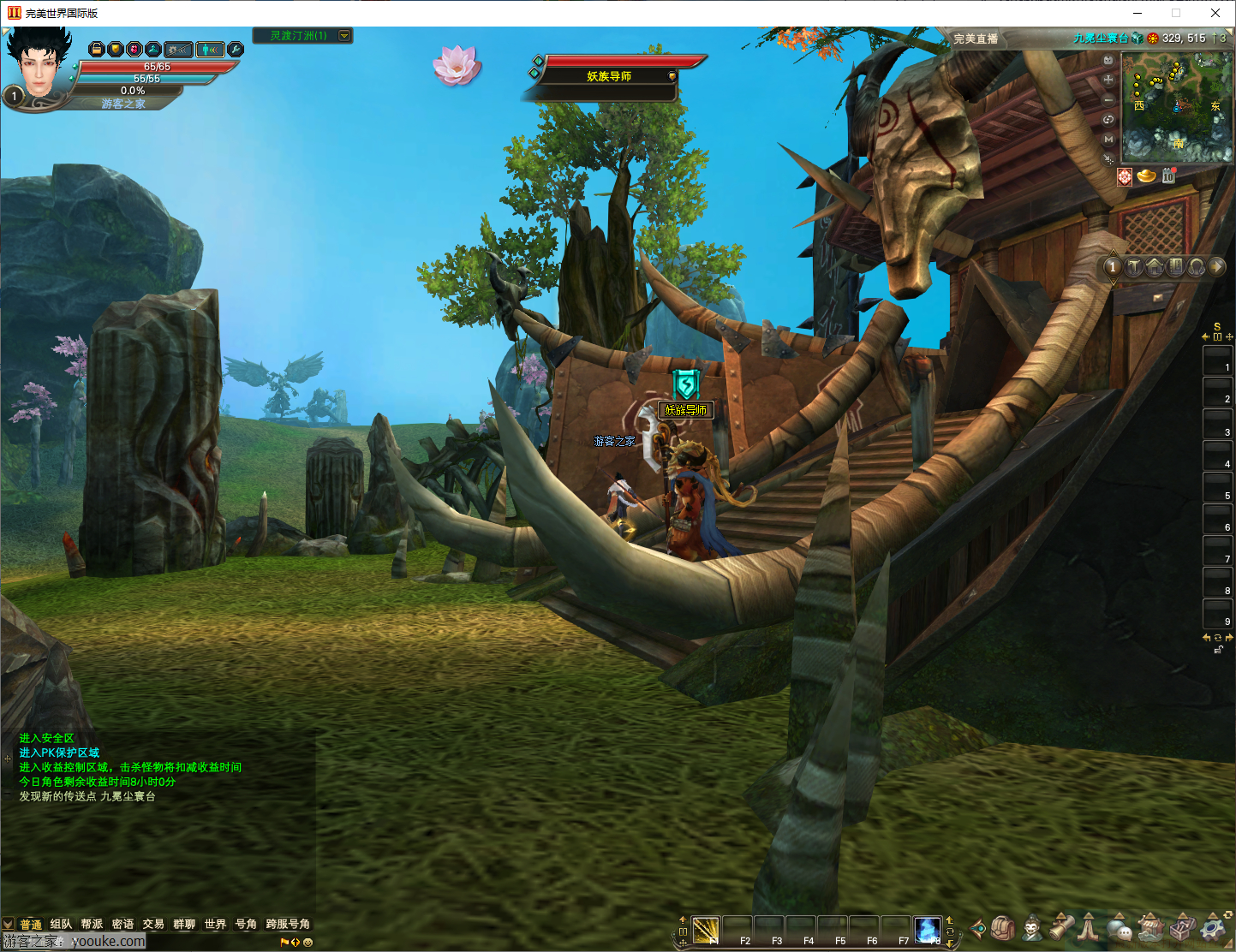Use the blue flame skill in slot F8
1236x952 pixels.
coord(927,930)
